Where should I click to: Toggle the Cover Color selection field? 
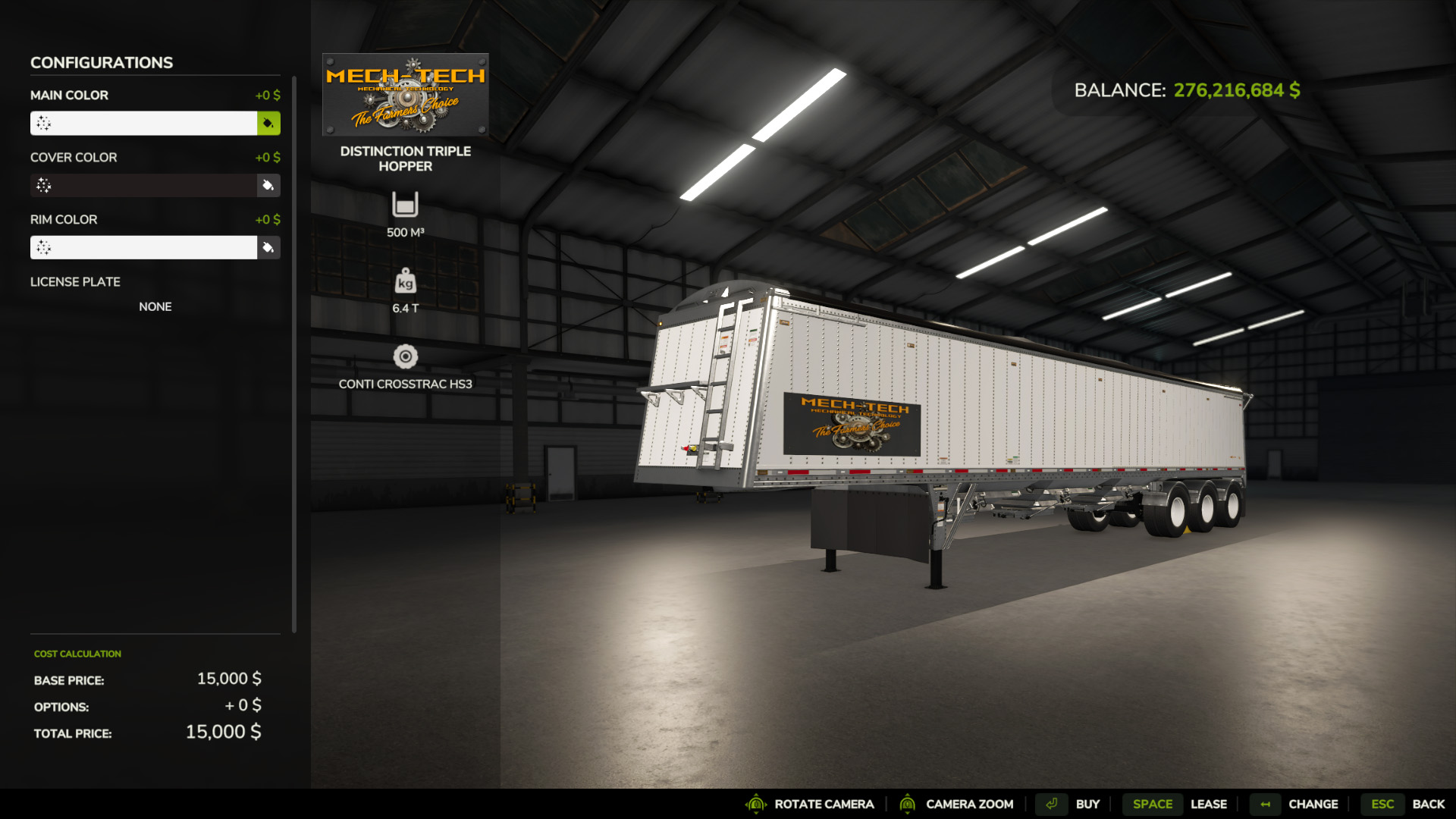tap(144, 185)
